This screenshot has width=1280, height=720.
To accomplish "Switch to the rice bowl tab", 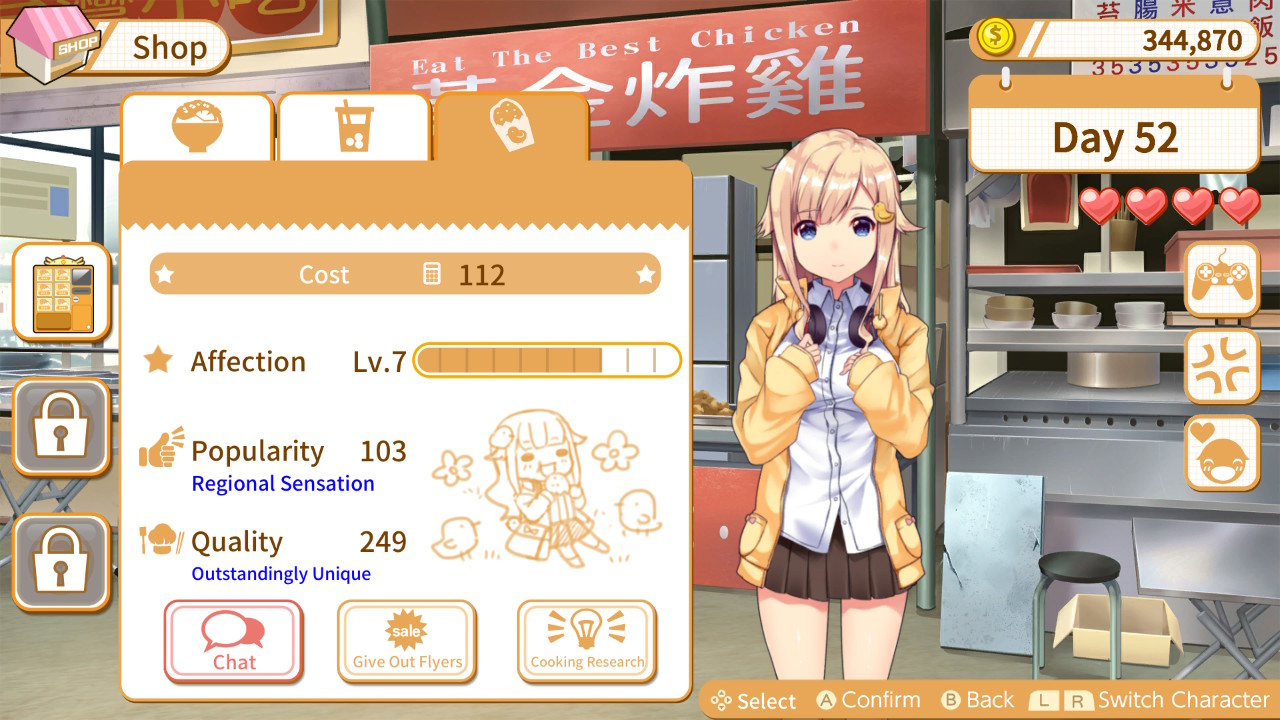I will coord(197,127).
